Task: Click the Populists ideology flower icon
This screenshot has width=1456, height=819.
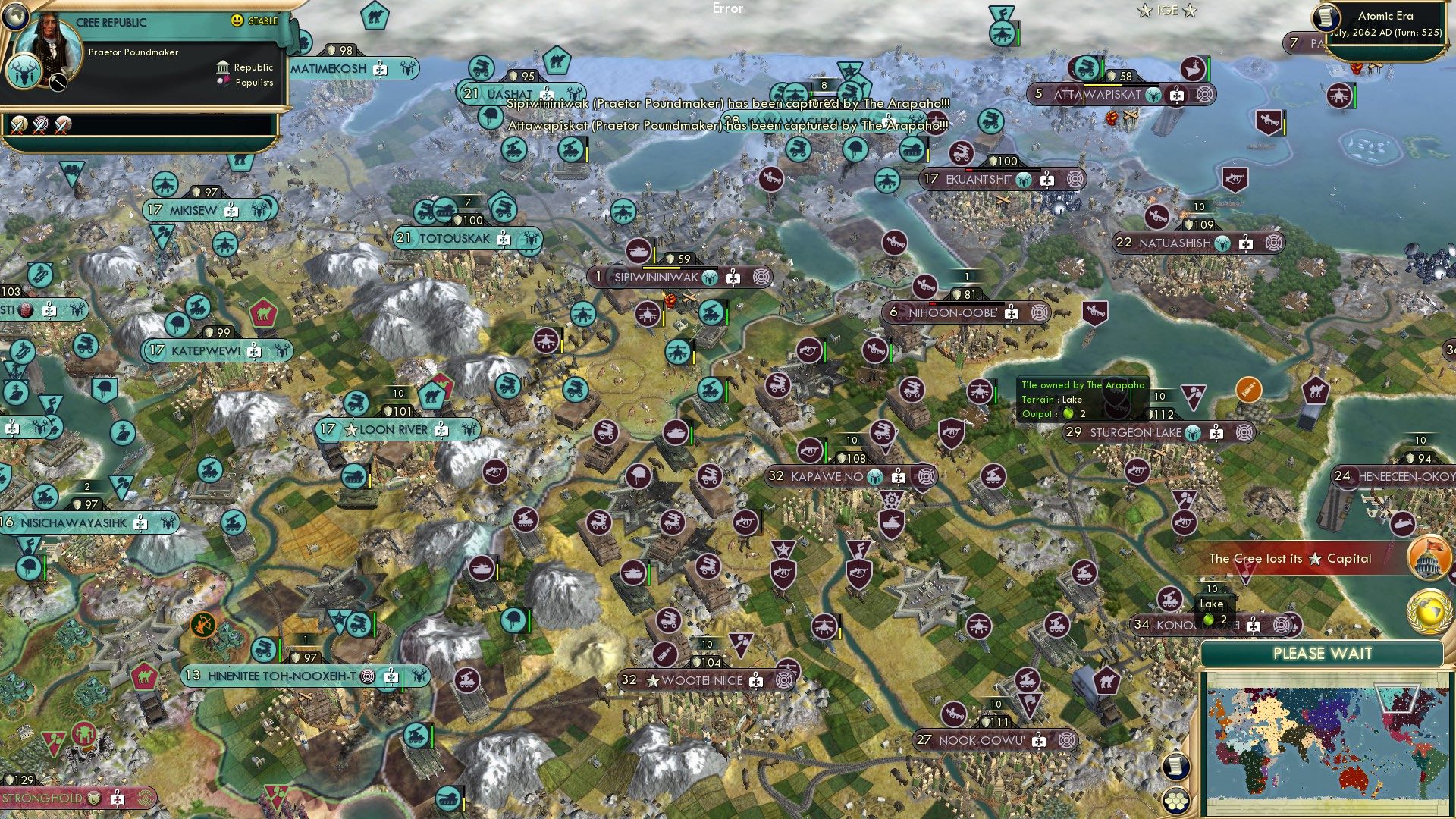Action: pyautogui.click(x=224, y=82)
